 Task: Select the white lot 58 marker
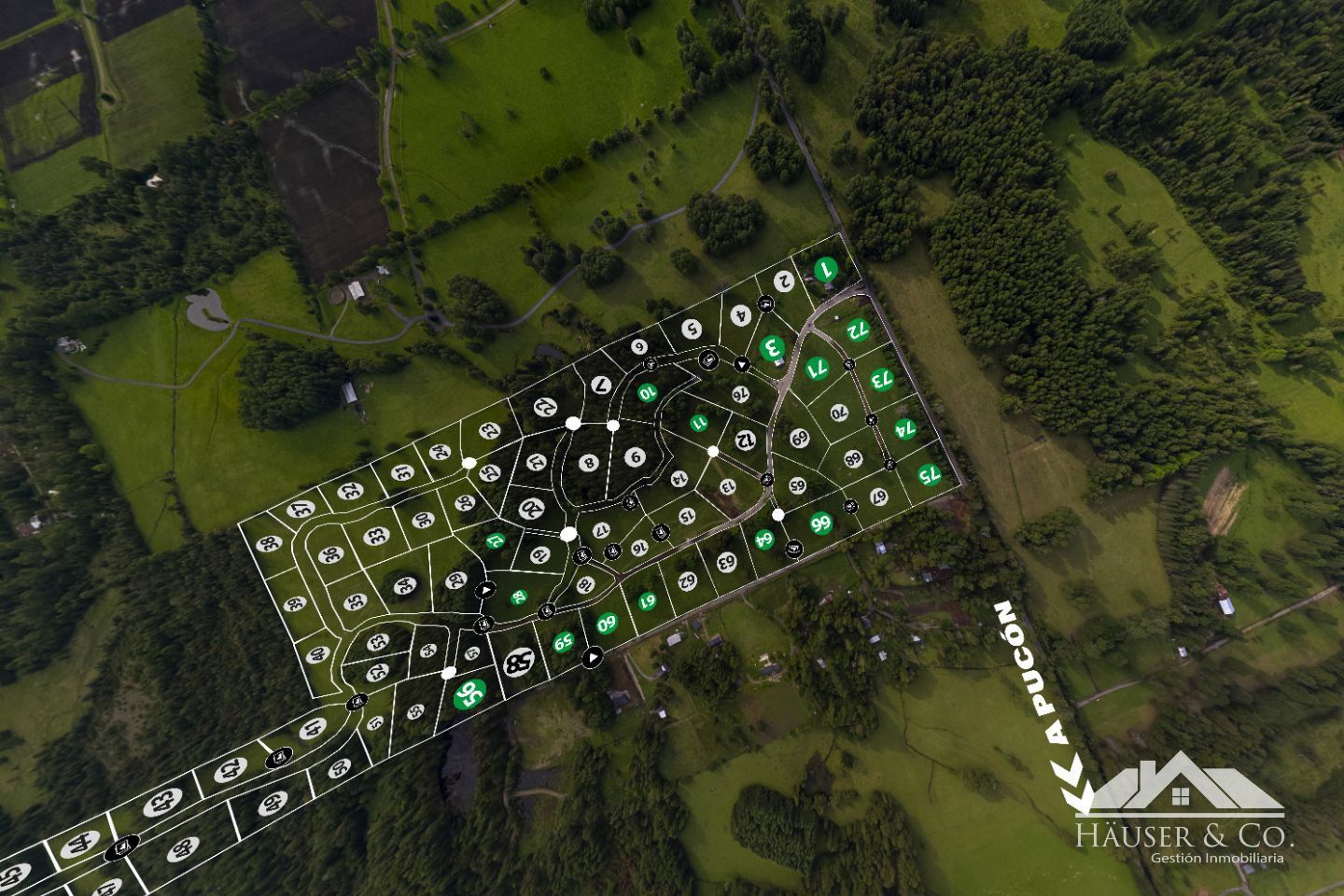click(x=518, y=665)
